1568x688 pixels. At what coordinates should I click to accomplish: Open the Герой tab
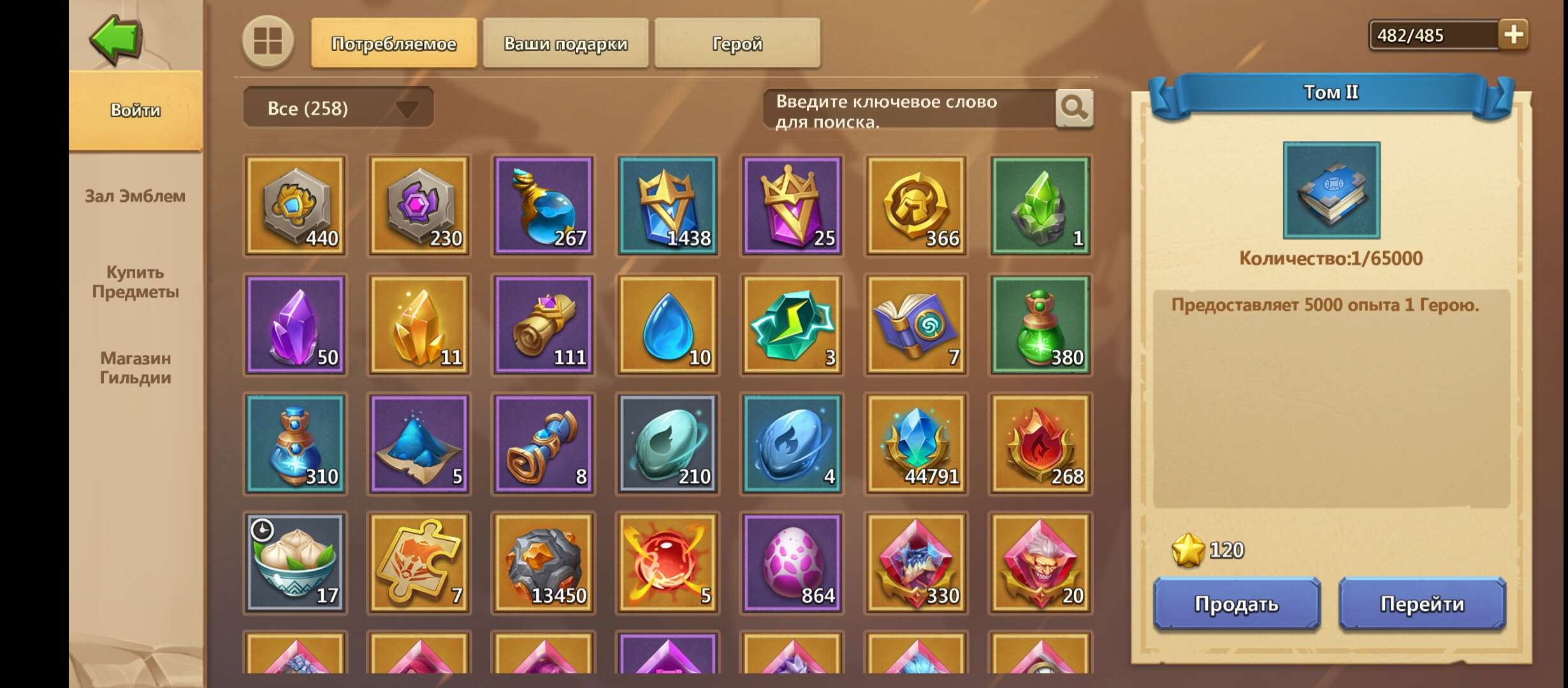736,43
